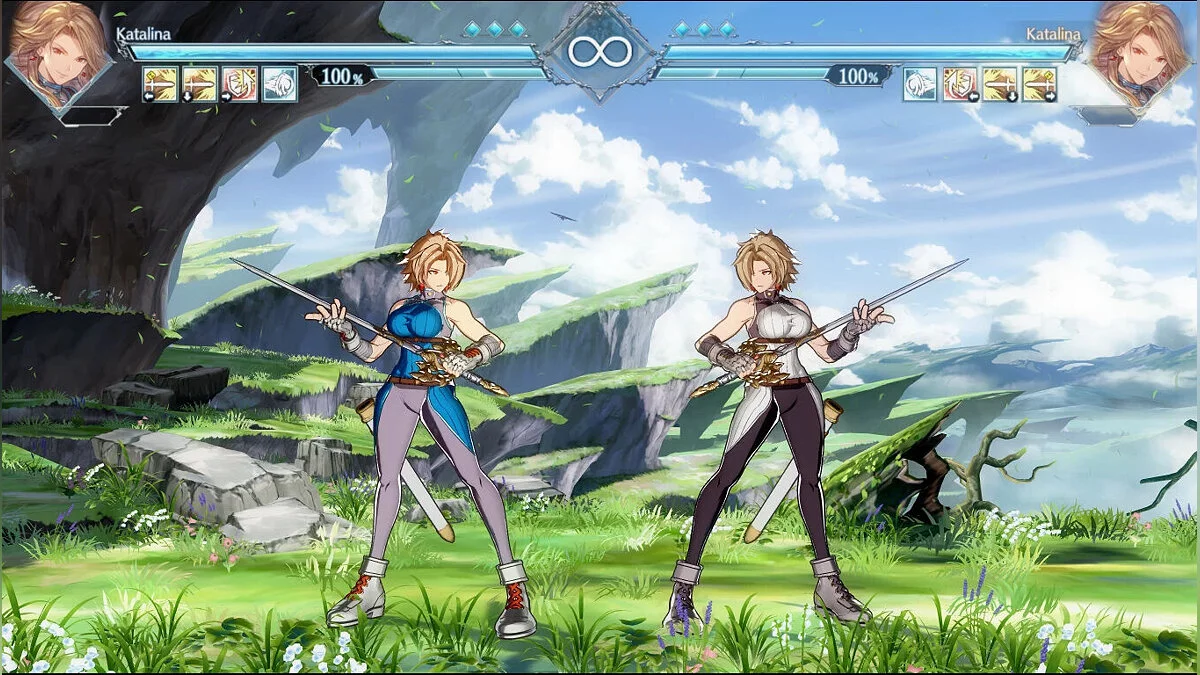Activate player one's pale blue skill icon
Viewport: 1200px width, 675px height.
[279, 84]
